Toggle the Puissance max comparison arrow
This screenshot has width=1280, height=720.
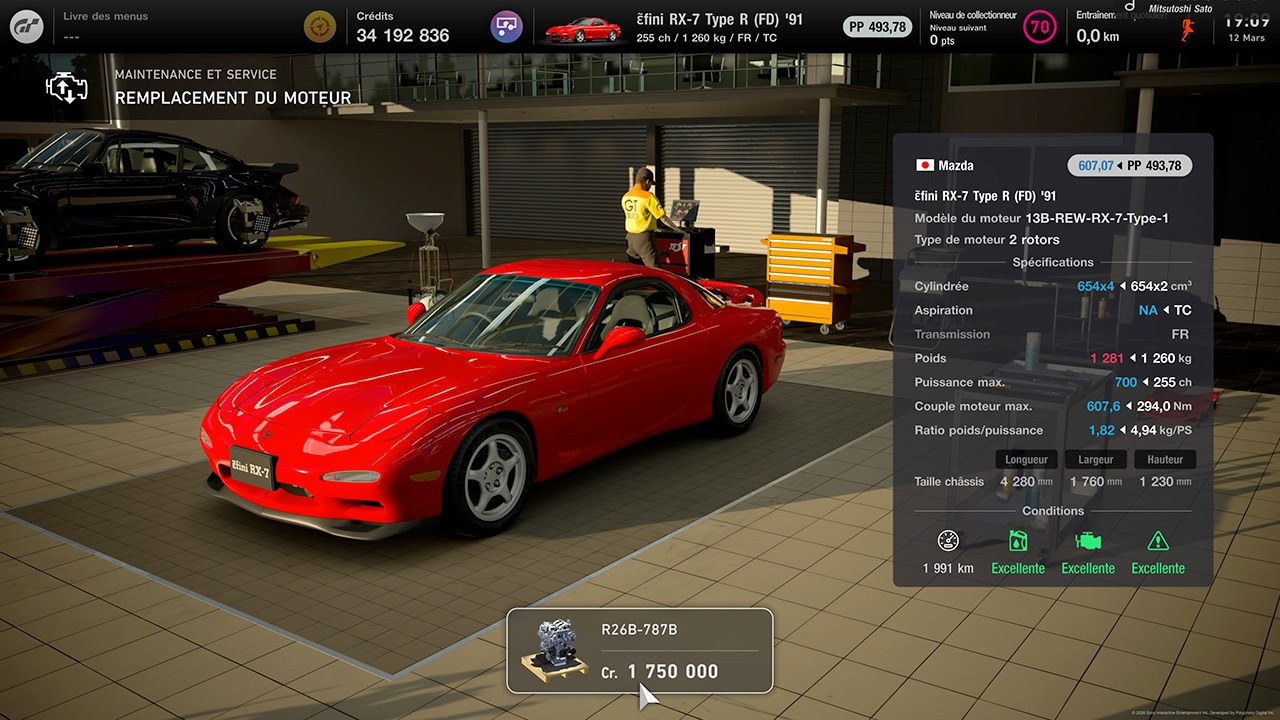1145,382
